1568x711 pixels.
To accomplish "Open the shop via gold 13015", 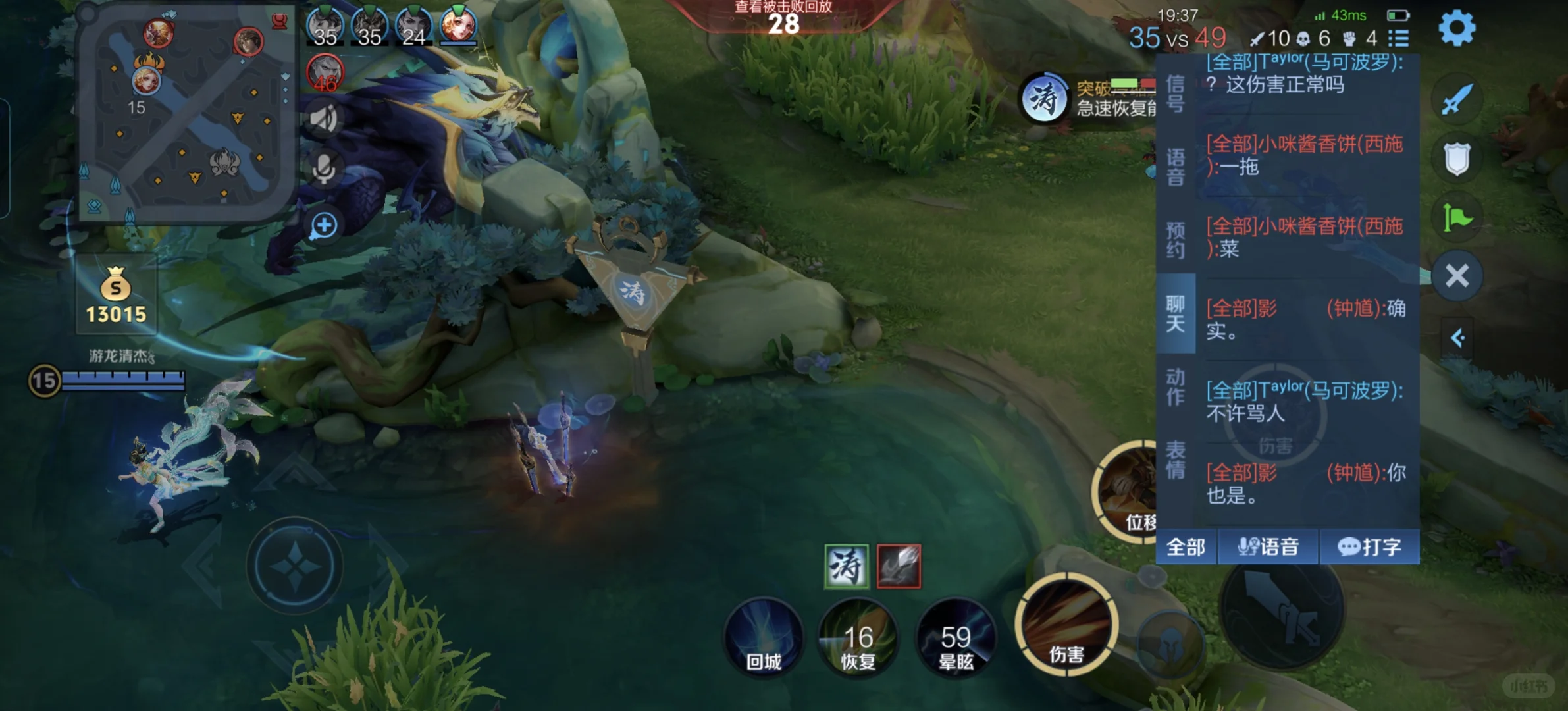I will click(x=116, y=296).
